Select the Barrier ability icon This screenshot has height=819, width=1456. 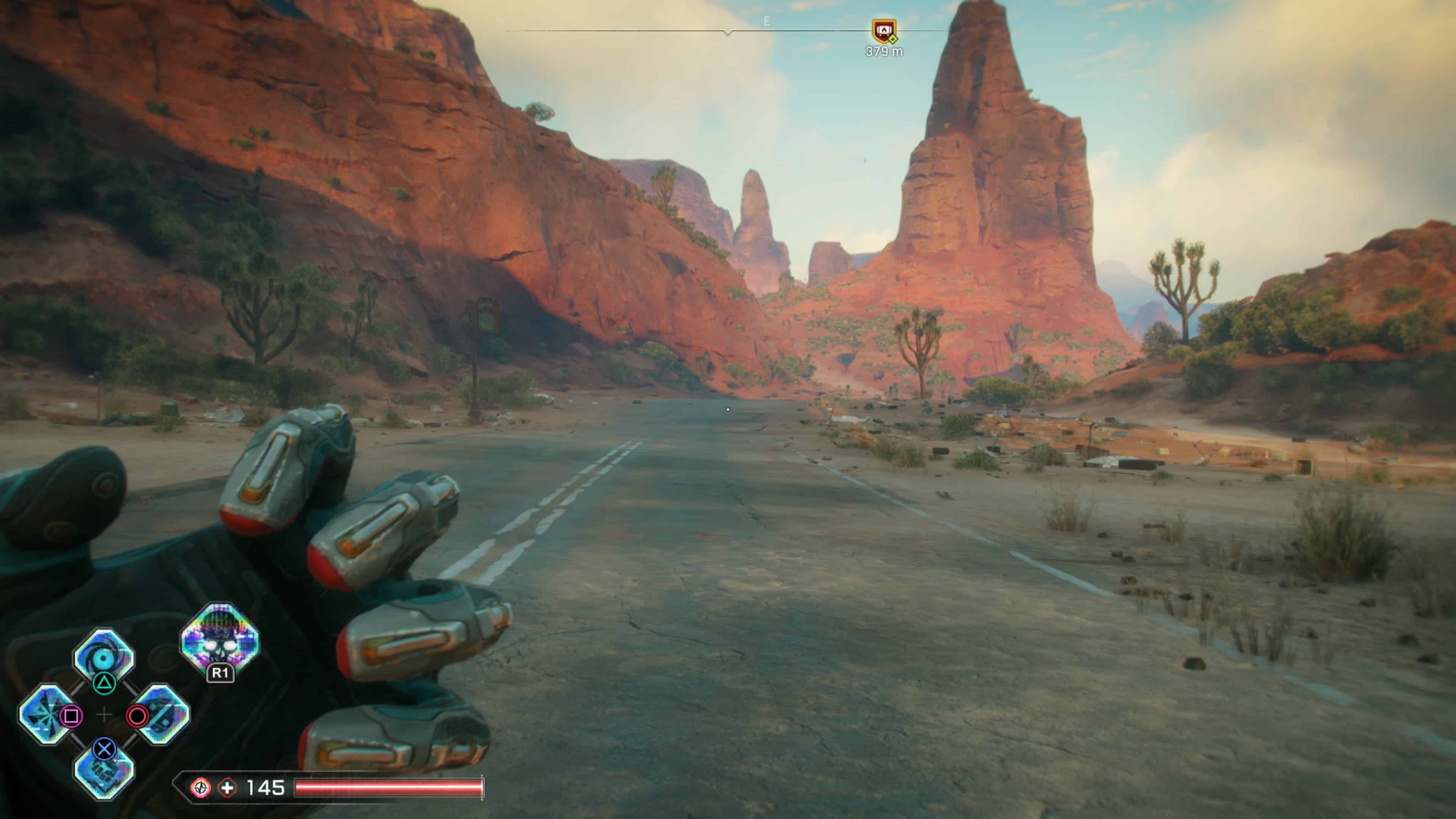(x=163, y=714)
